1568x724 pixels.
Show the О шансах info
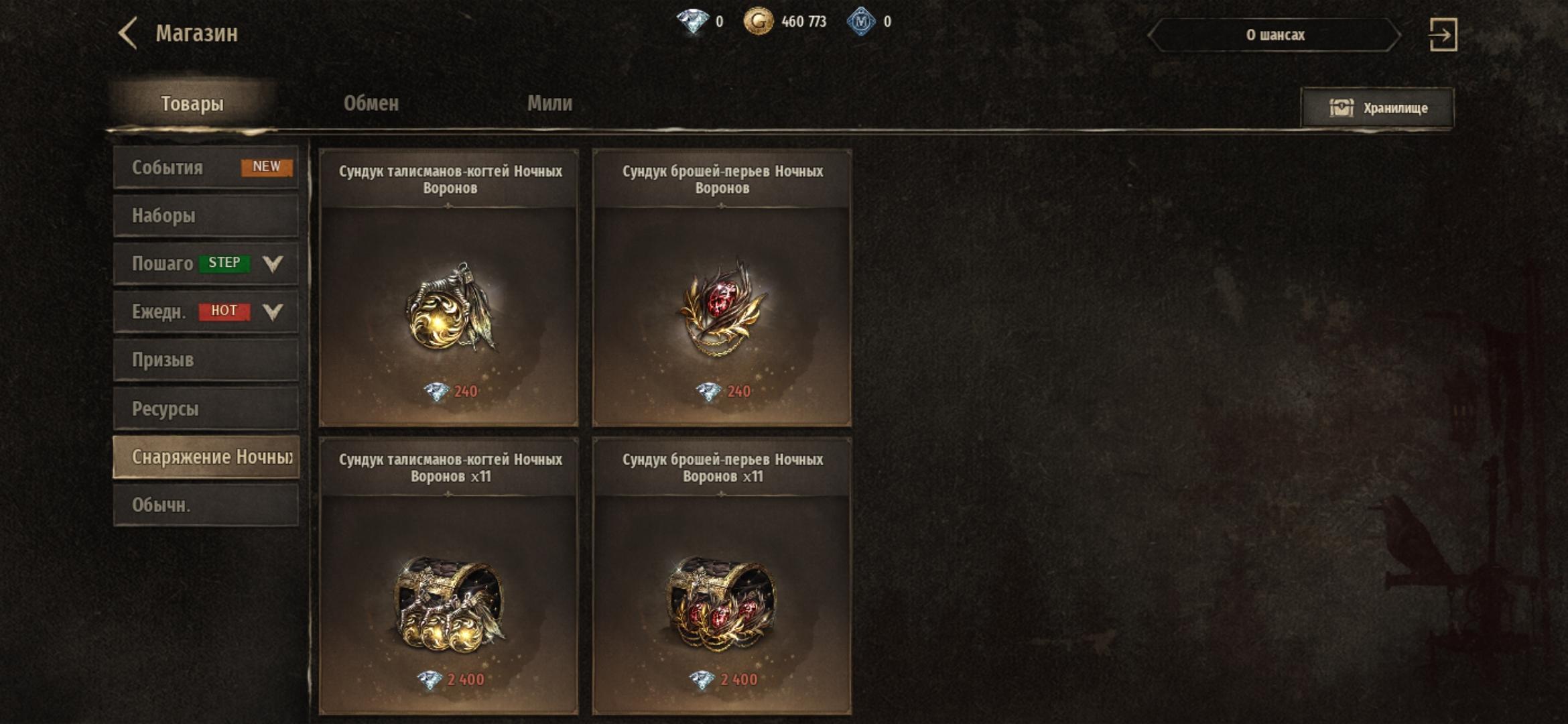point(1275,35)
